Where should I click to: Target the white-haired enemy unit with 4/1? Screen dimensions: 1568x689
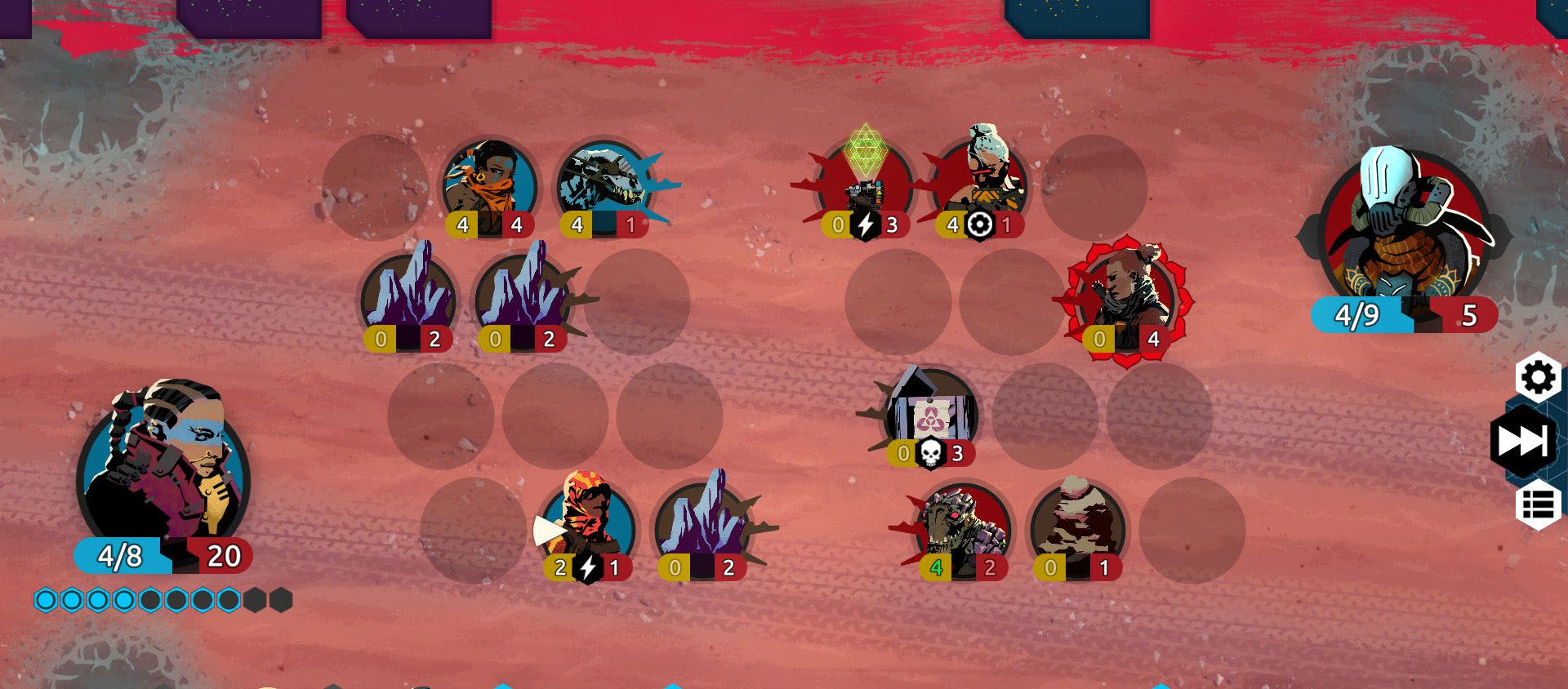[980, 184]
